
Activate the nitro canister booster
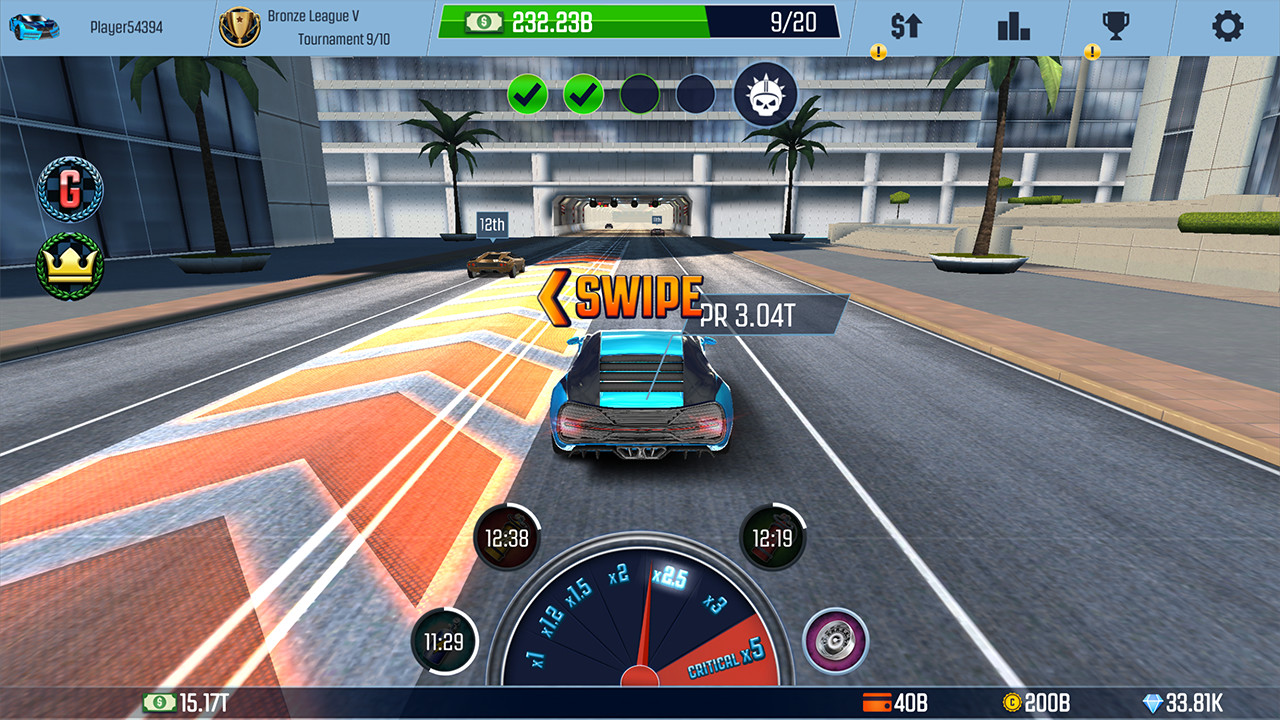tap(772, 538)
